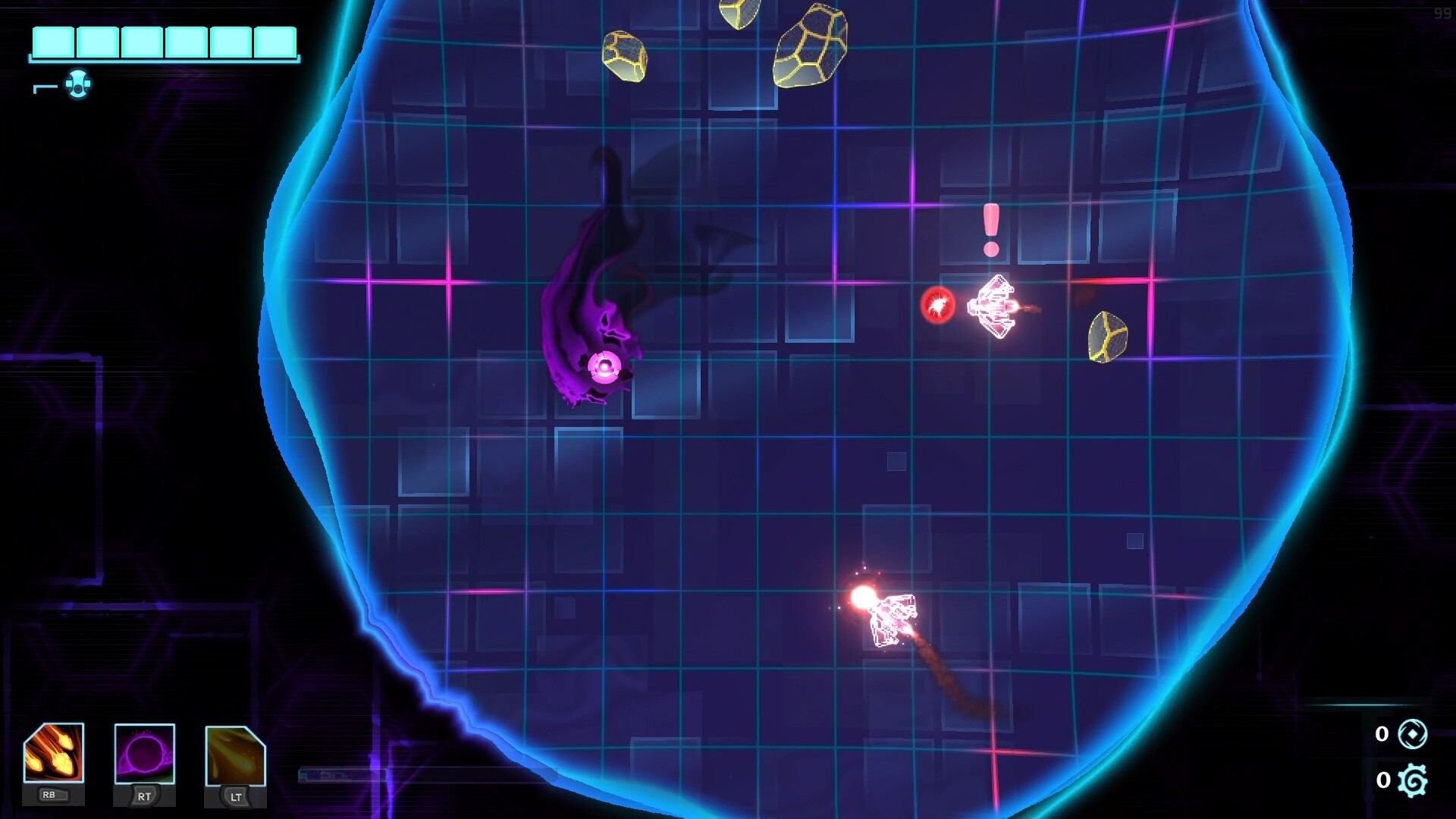Select the ship status icon under the health bar
Viewport: 1456px width, 819px height.
pos(78,83)
